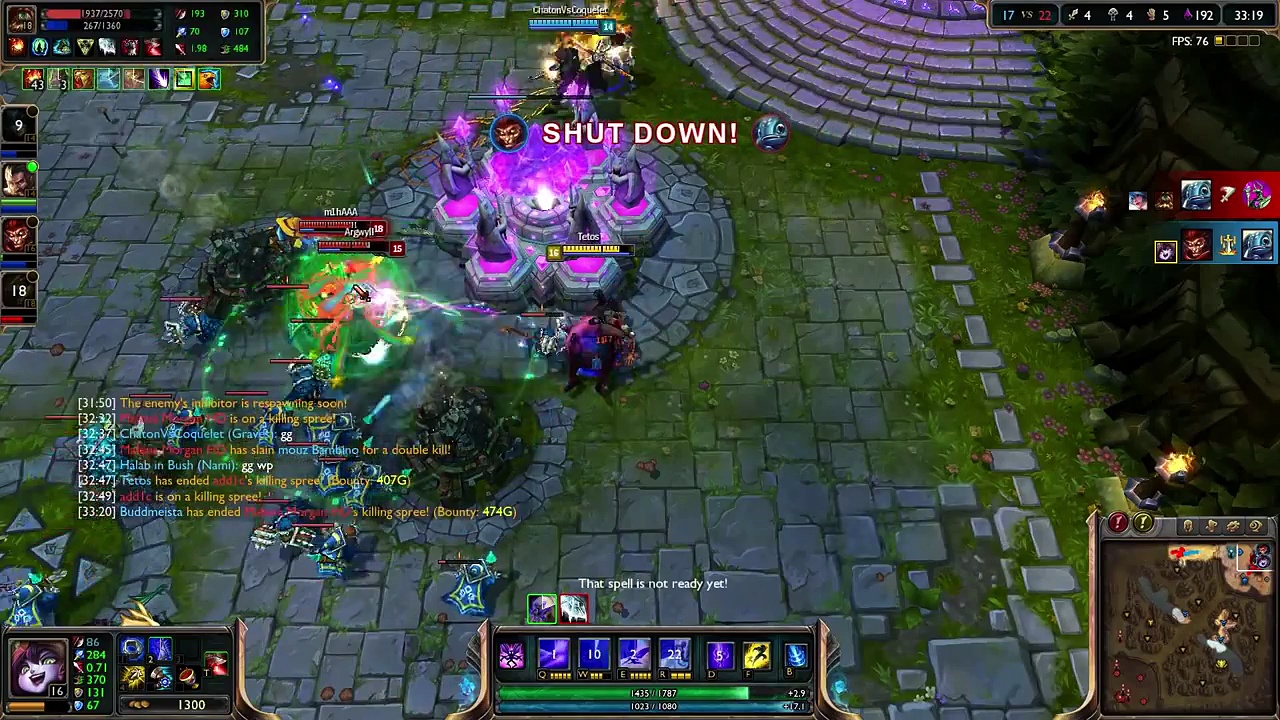Screen dimensions: 1280x720
Task: Open the shop by clicking the 1300 gold counter
Action: (191, 704)
